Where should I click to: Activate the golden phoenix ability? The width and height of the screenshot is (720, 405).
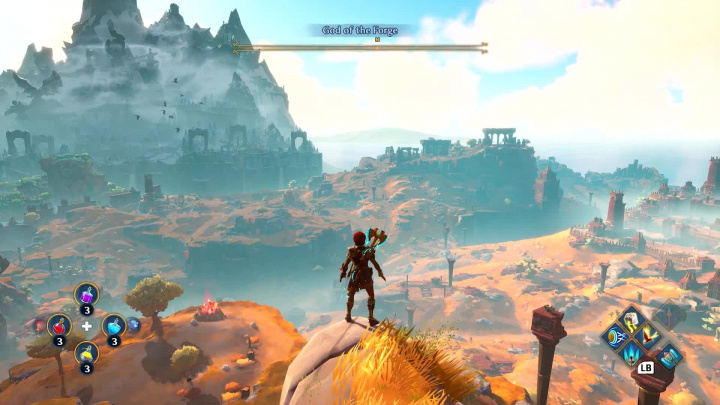click(647, 337)
